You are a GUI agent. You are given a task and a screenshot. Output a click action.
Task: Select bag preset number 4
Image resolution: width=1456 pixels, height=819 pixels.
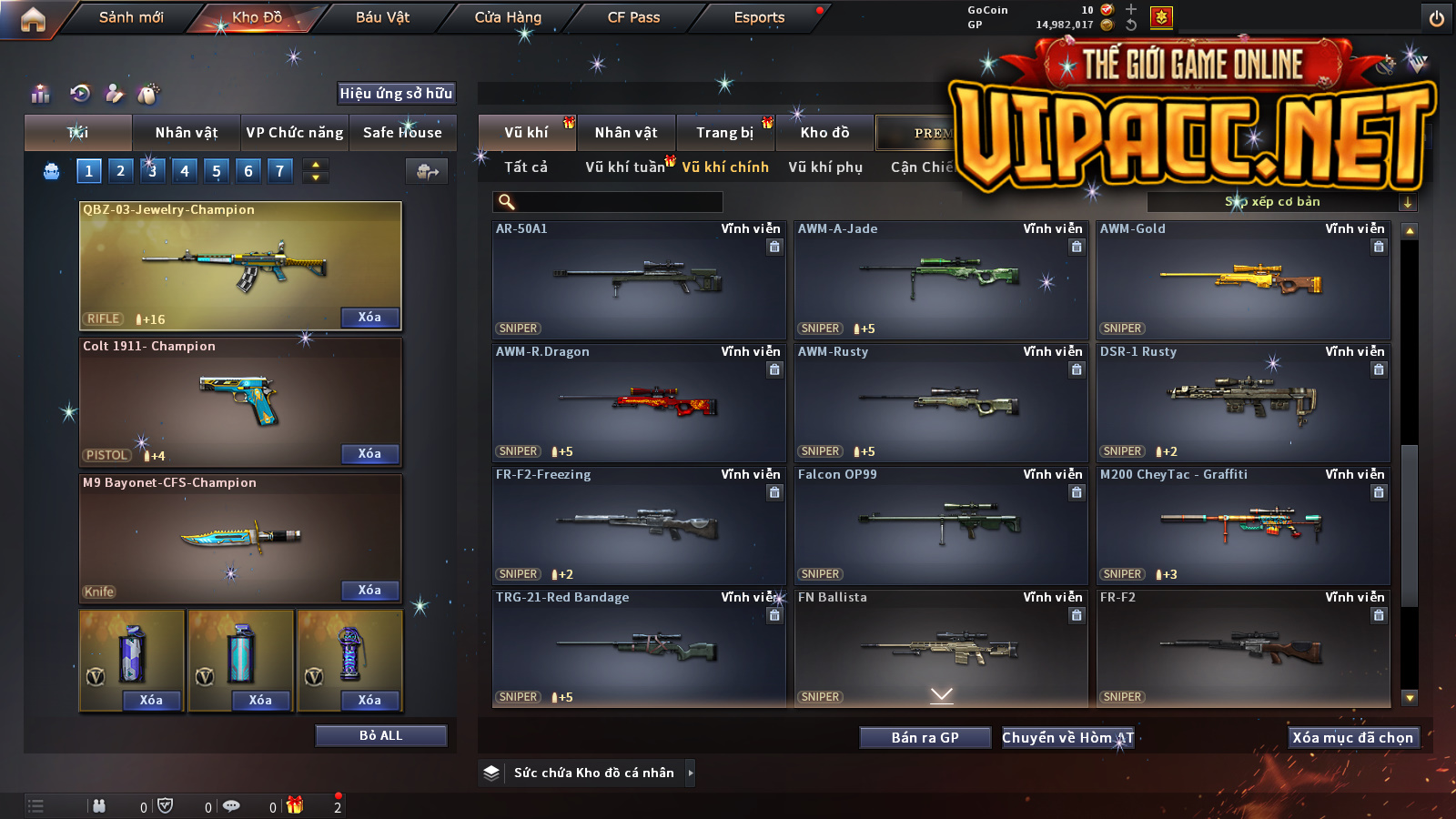tap(185, 171)
